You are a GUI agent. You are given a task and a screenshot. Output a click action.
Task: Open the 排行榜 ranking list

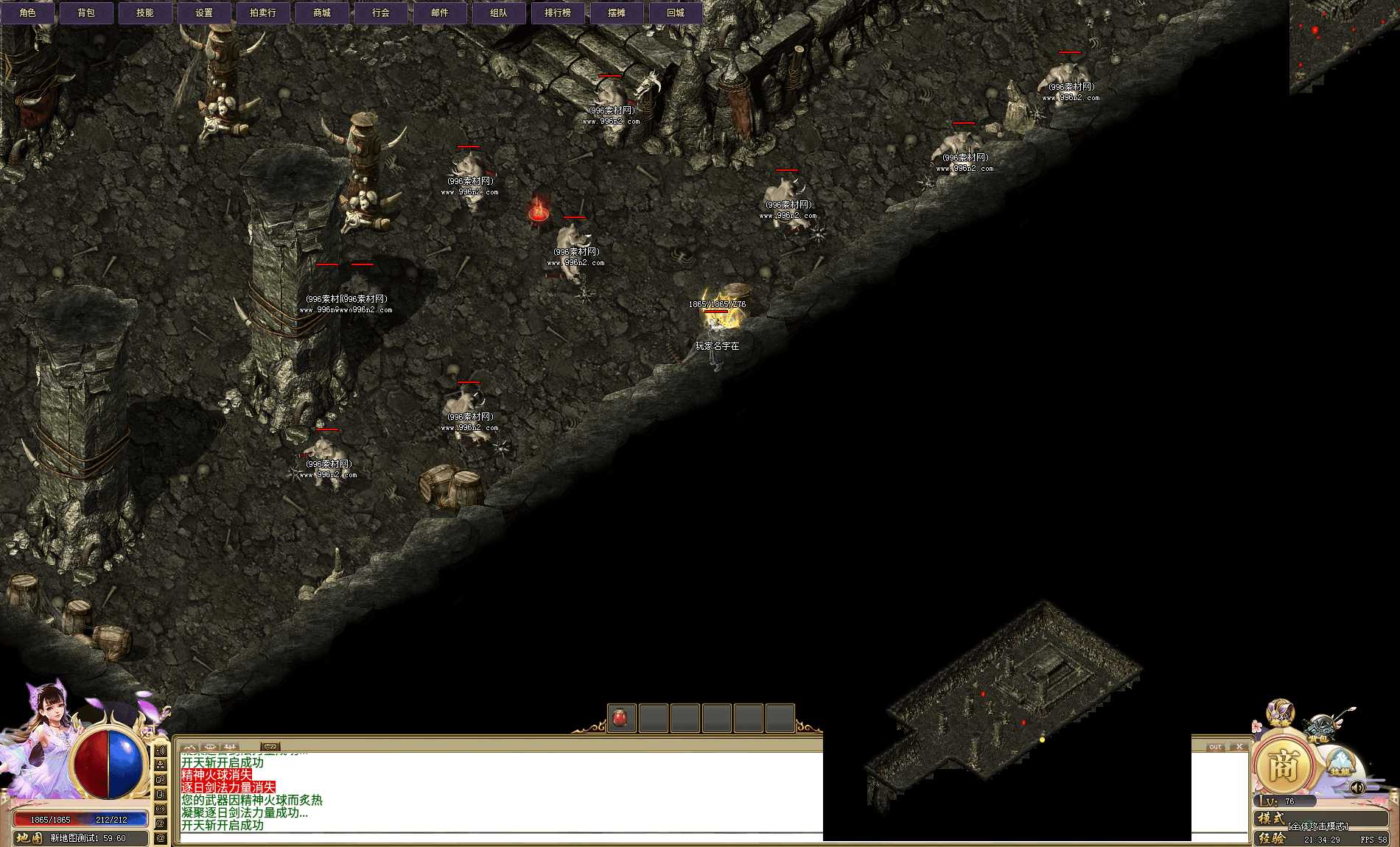click(557, 12)
